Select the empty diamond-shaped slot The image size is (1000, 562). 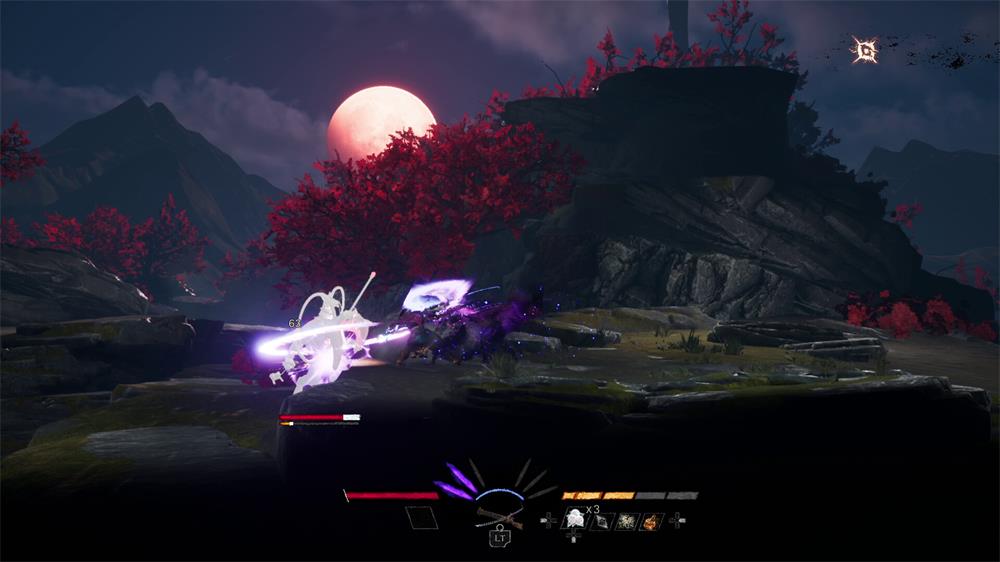pos(421,518)
